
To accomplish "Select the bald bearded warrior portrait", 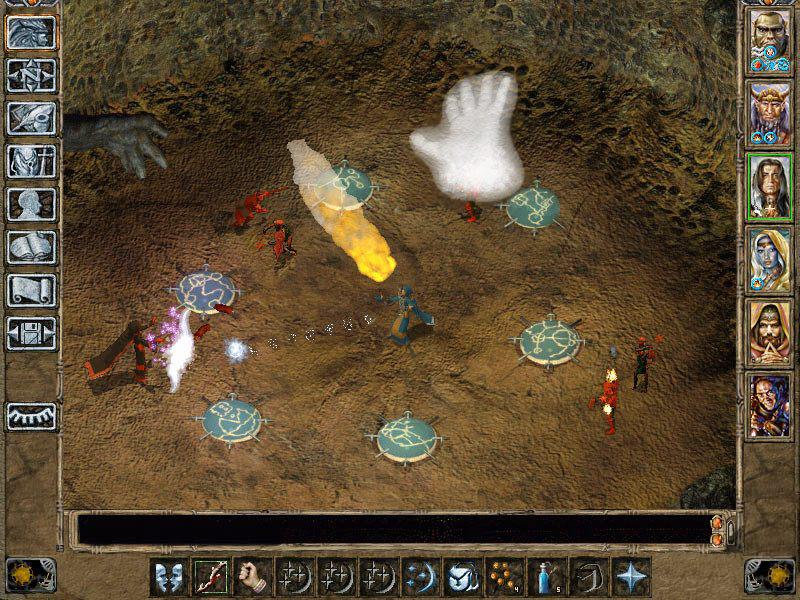I will coord(769,43).
